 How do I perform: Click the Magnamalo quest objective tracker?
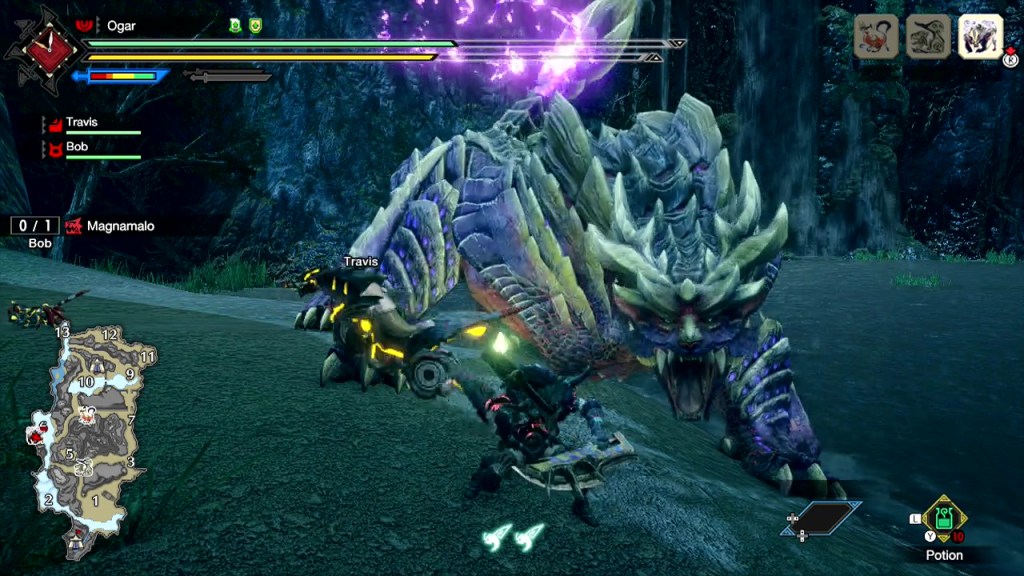tap(110, 227)
